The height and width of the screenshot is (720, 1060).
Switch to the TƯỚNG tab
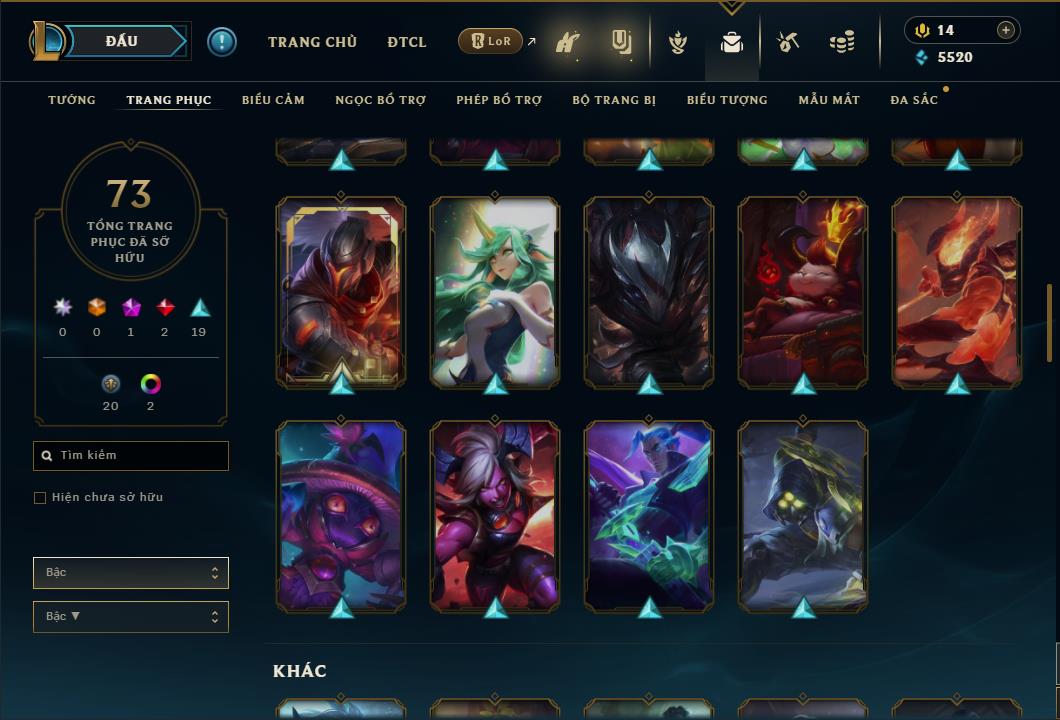click(72, 100)
